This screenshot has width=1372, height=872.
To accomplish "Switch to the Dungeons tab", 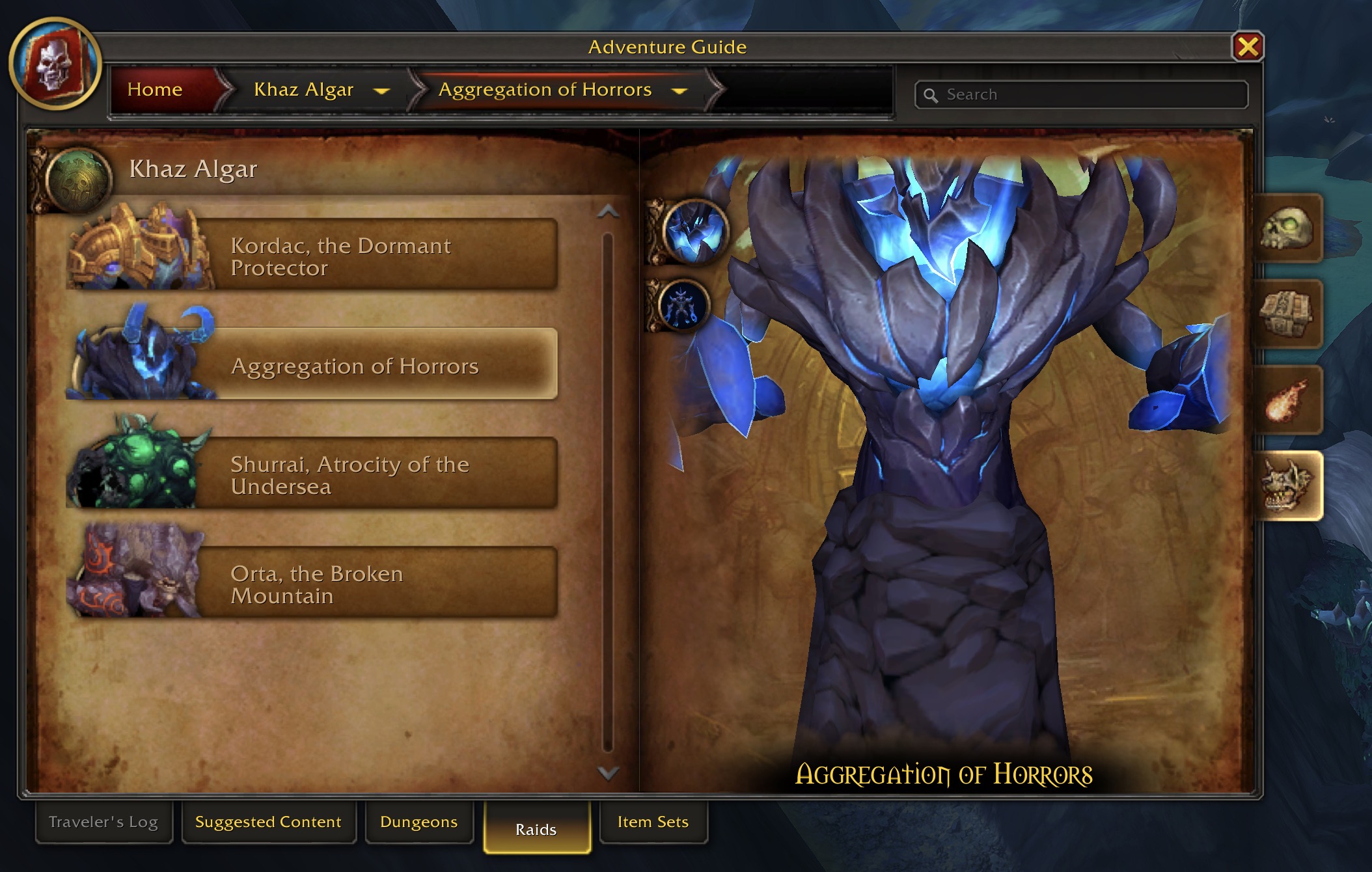I will click(x=418, y=822).
